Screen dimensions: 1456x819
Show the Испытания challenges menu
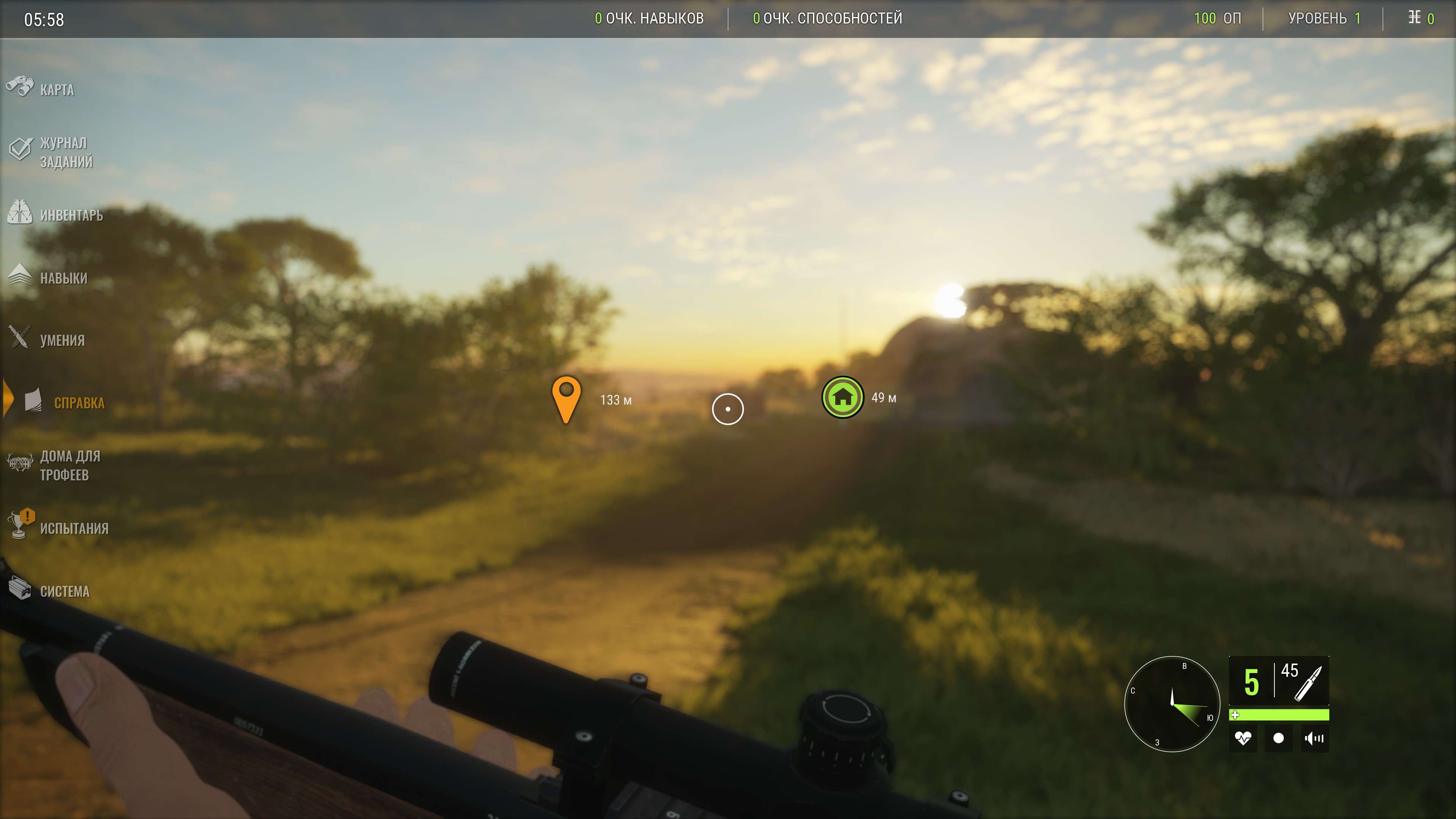pyautogui.click(x=74, y=528)
